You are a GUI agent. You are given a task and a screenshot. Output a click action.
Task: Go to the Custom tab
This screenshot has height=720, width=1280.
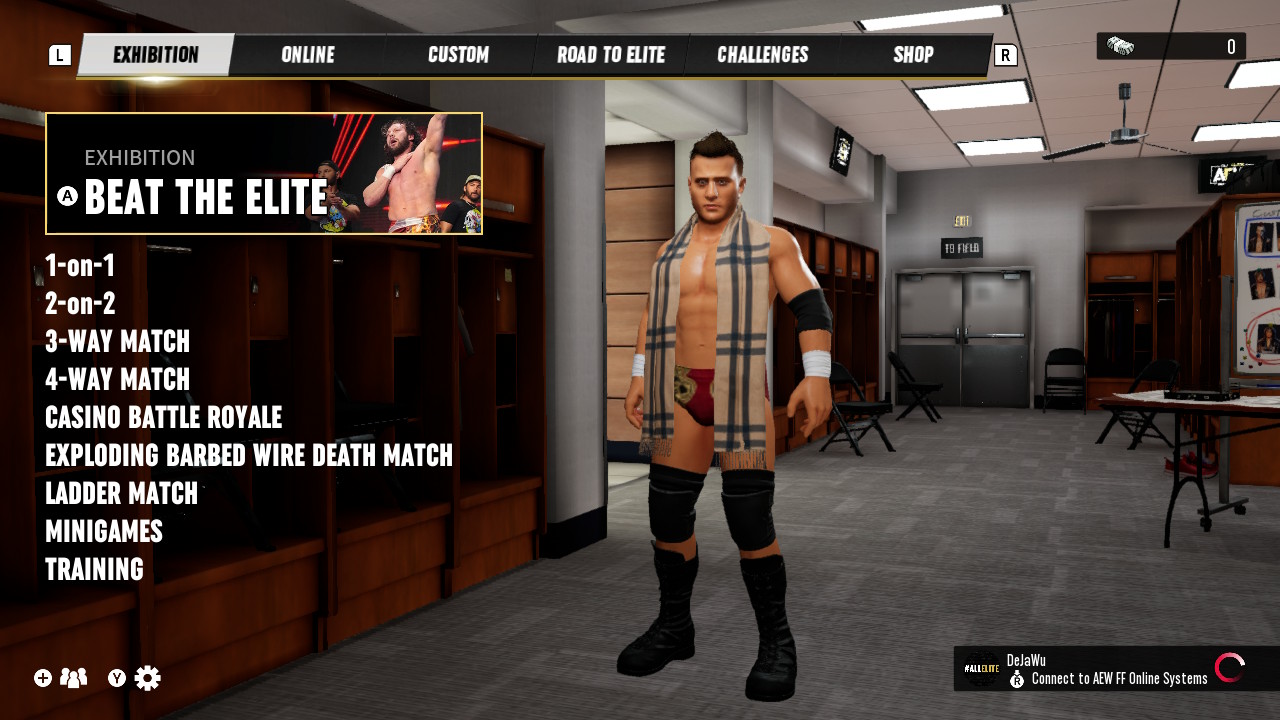point(458,55)
